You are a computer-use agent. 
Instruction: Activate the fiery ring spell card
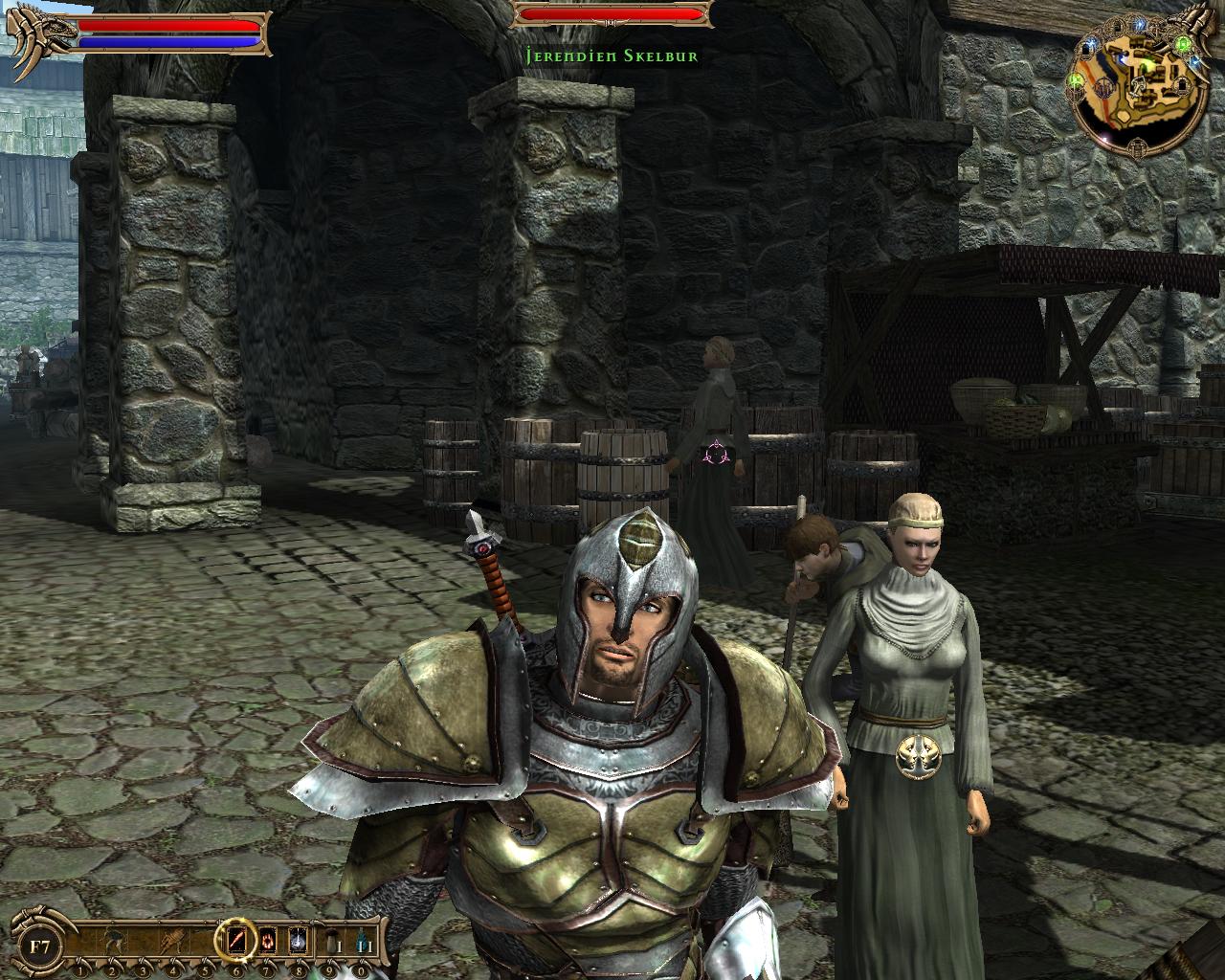[267, 941]
